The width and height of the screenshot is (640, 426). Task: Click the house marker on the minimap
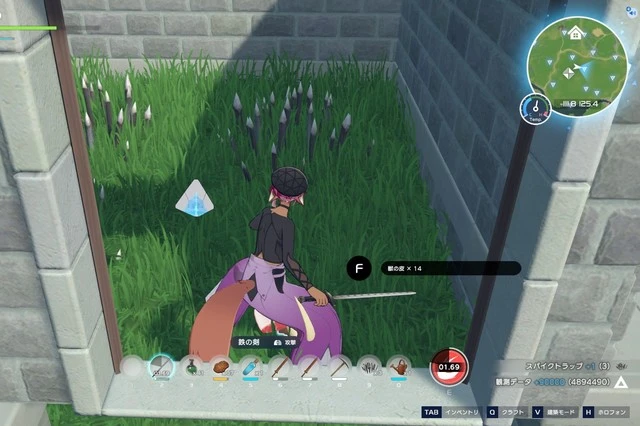pos(576,33)
